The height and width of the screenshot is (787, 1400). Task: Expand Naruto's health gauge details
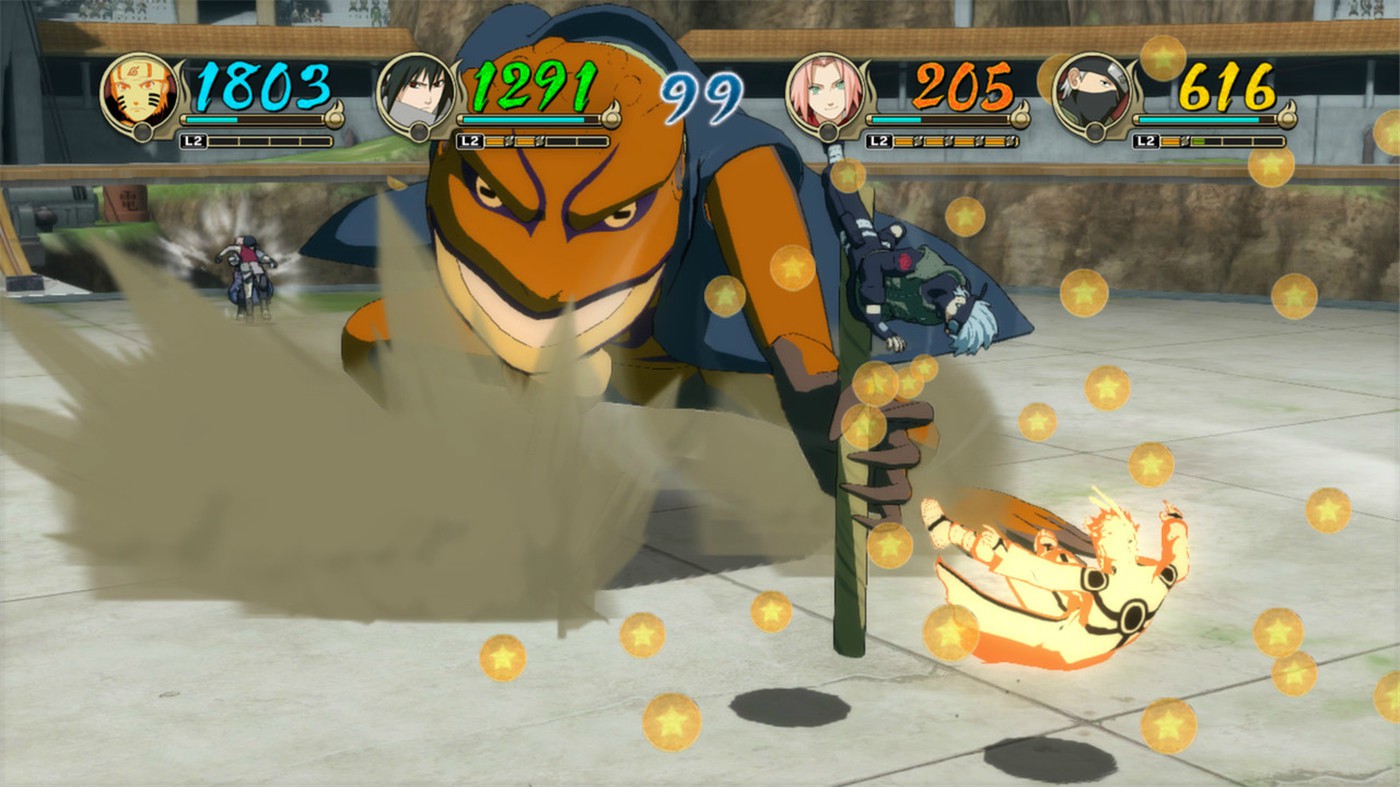pyautogui.click(x=250, y=120)
